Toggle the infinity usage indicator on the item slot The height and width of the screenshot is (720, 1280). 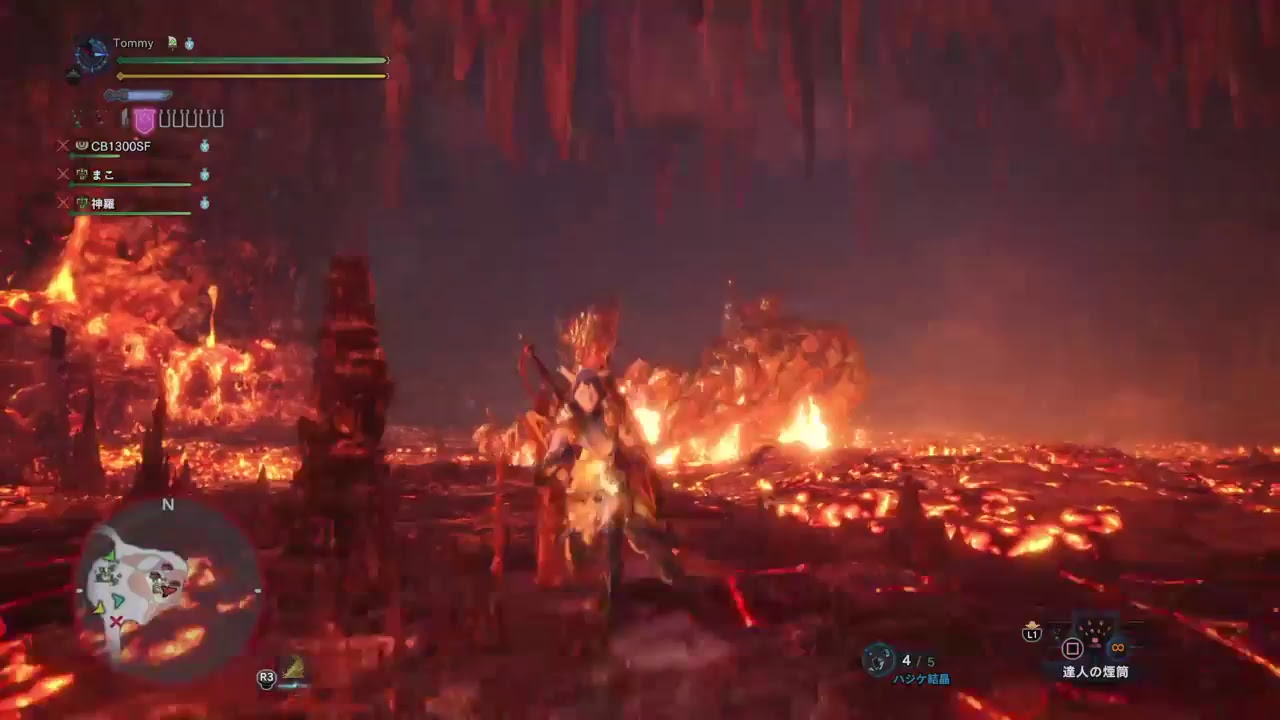tap(1116, 649)
